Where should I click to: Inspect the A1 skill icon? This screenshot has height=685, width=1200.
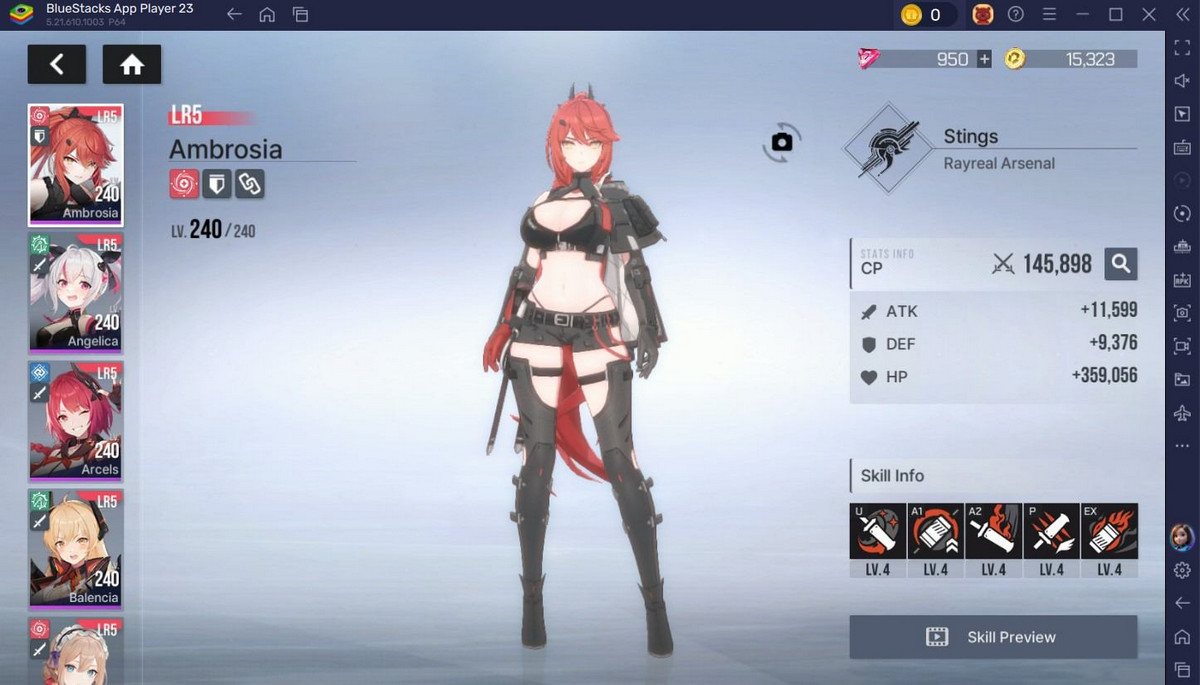point(935,531)
